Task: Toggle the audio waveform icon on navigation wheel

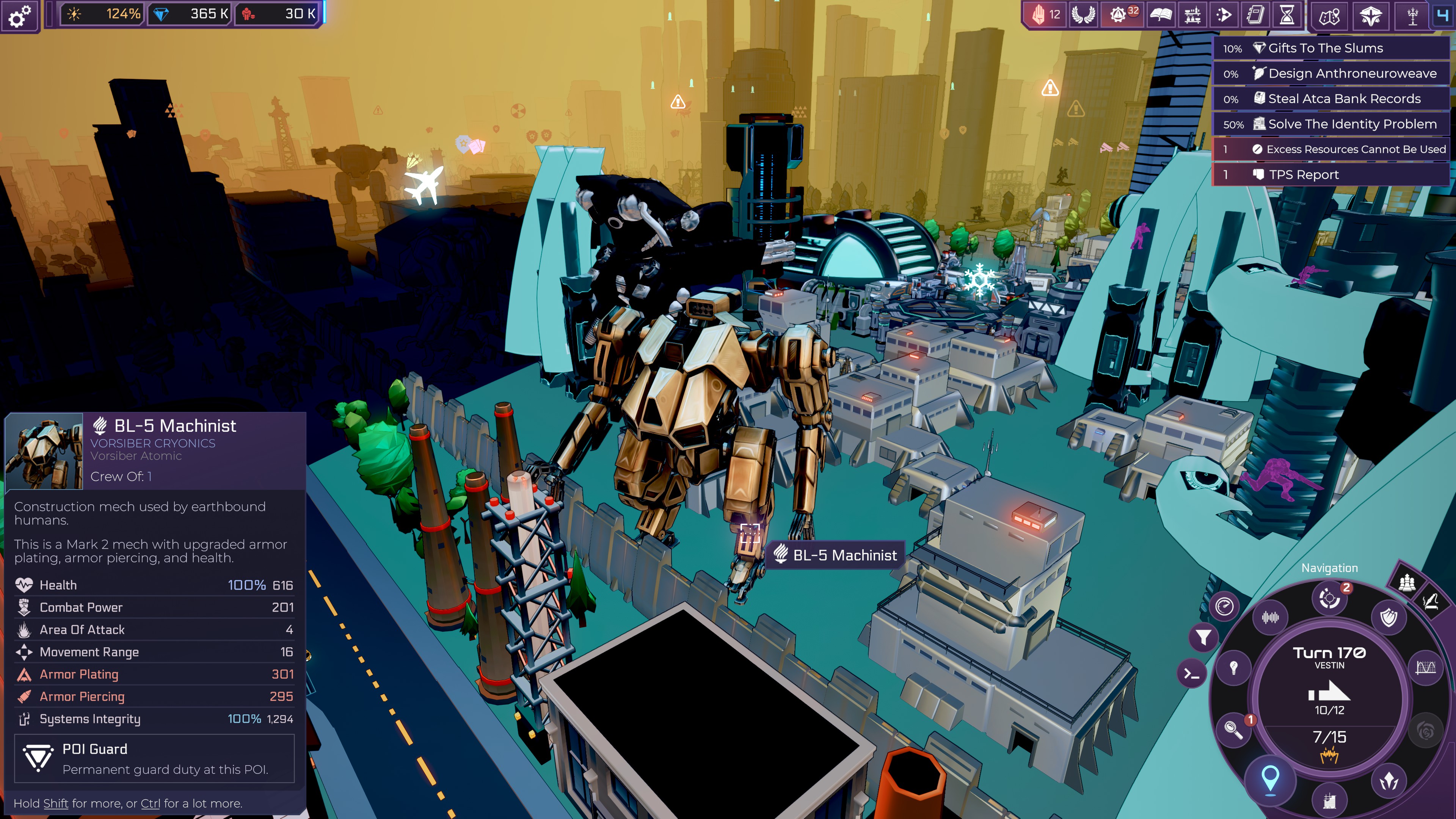Action: (1270, 618)
